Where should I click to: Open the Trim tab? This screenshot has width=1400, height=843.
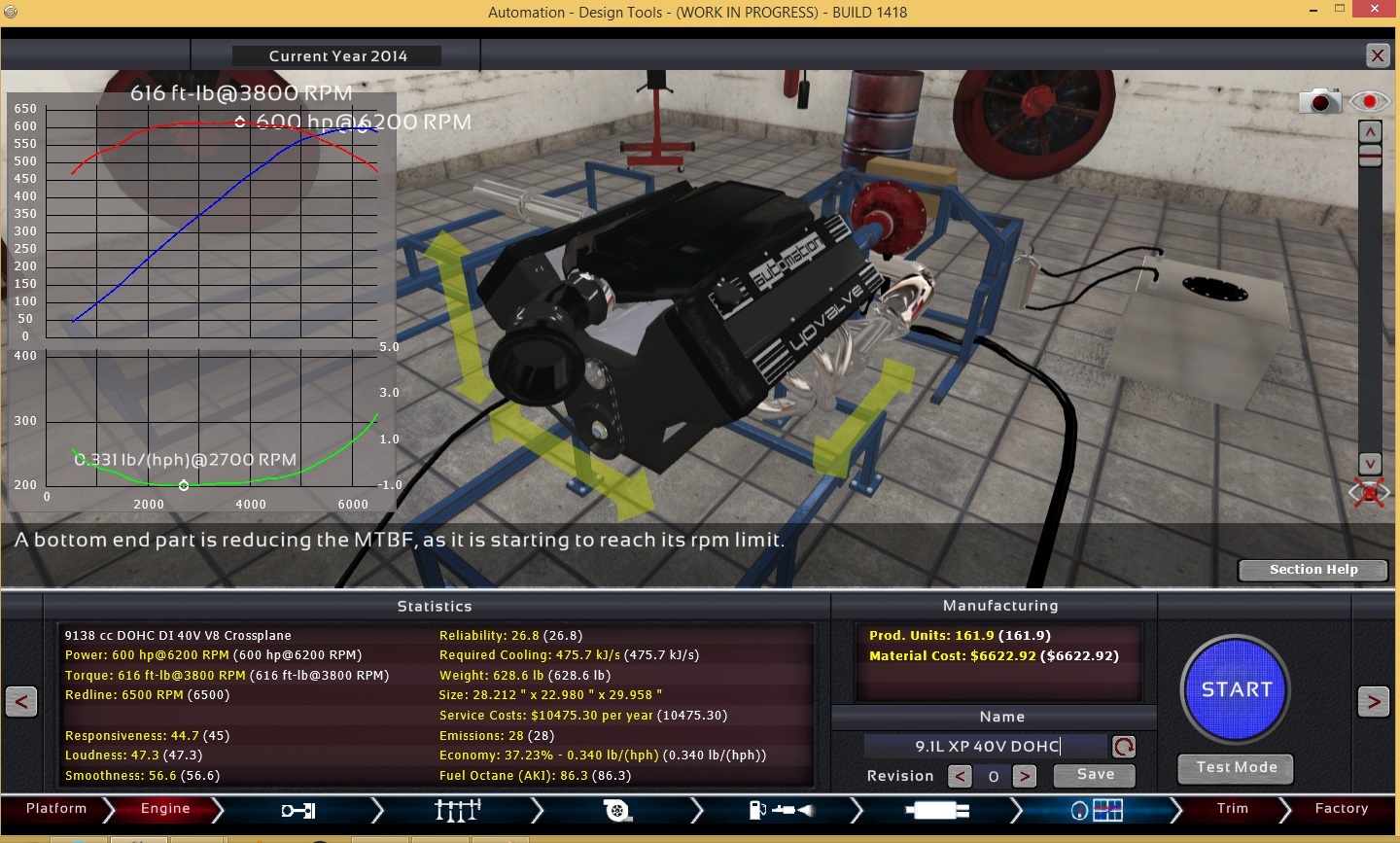tap(1232, 809)
